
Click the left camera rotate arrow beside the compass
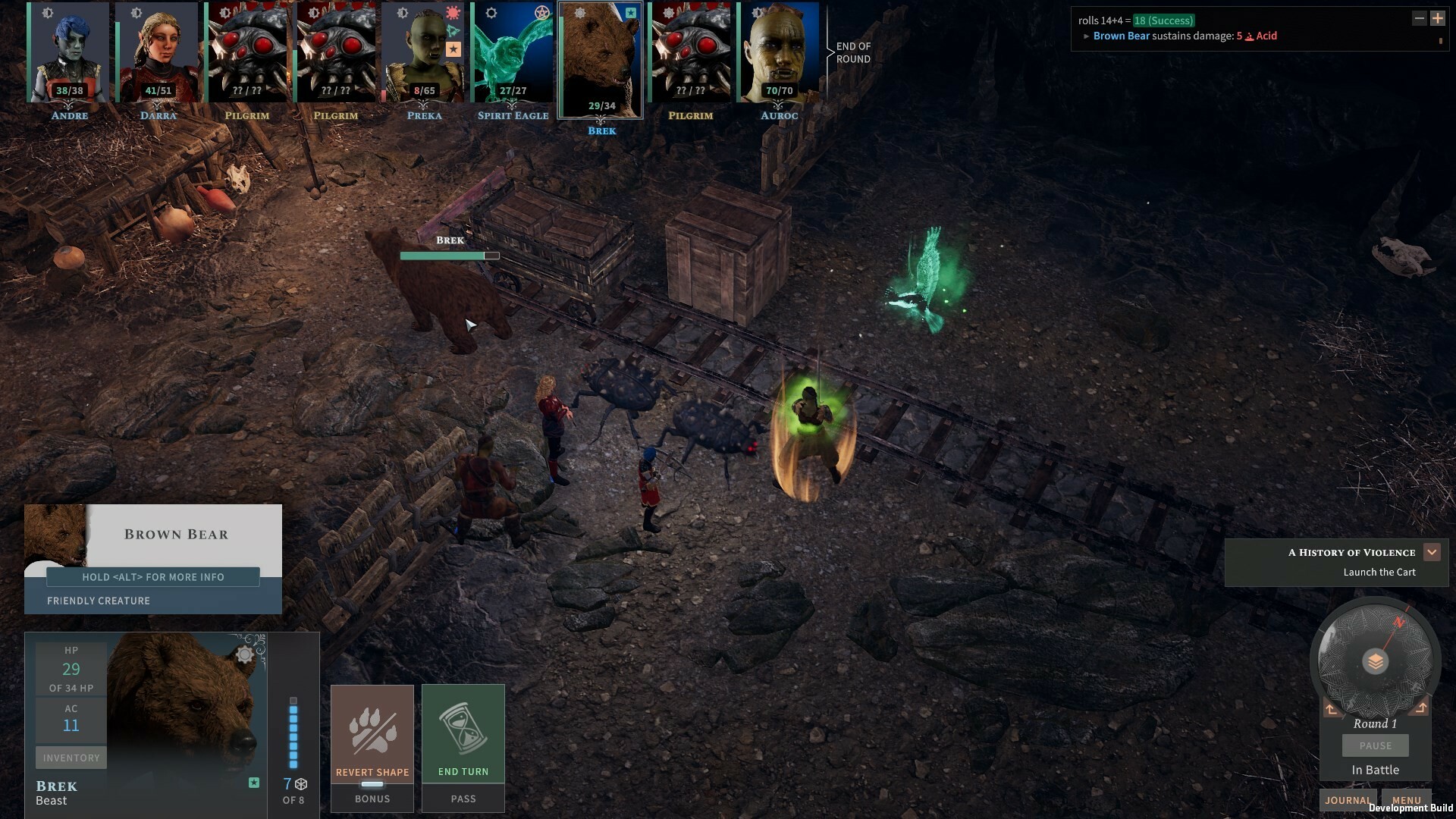pos(1332,708)
